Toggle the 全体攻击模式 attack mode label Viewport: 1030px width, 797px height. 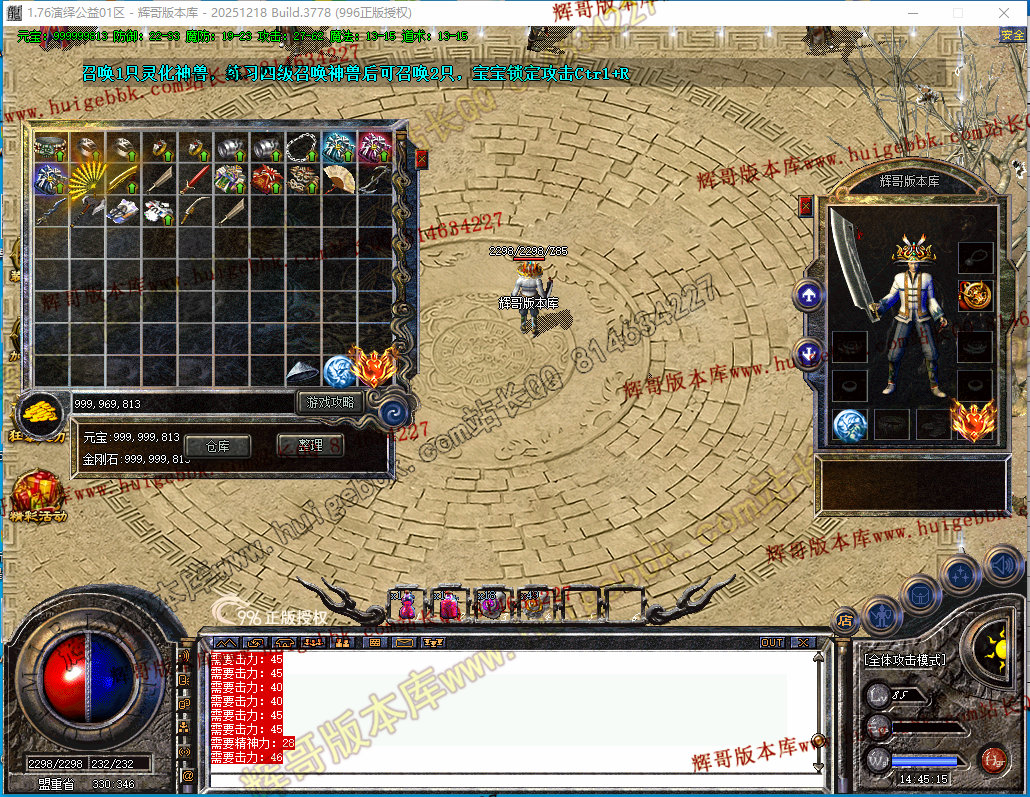[905, 661]
